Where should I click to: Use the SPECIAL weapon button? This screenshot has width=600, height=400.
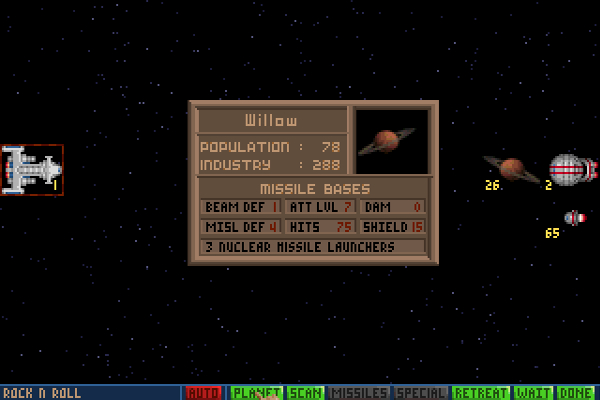420,393
